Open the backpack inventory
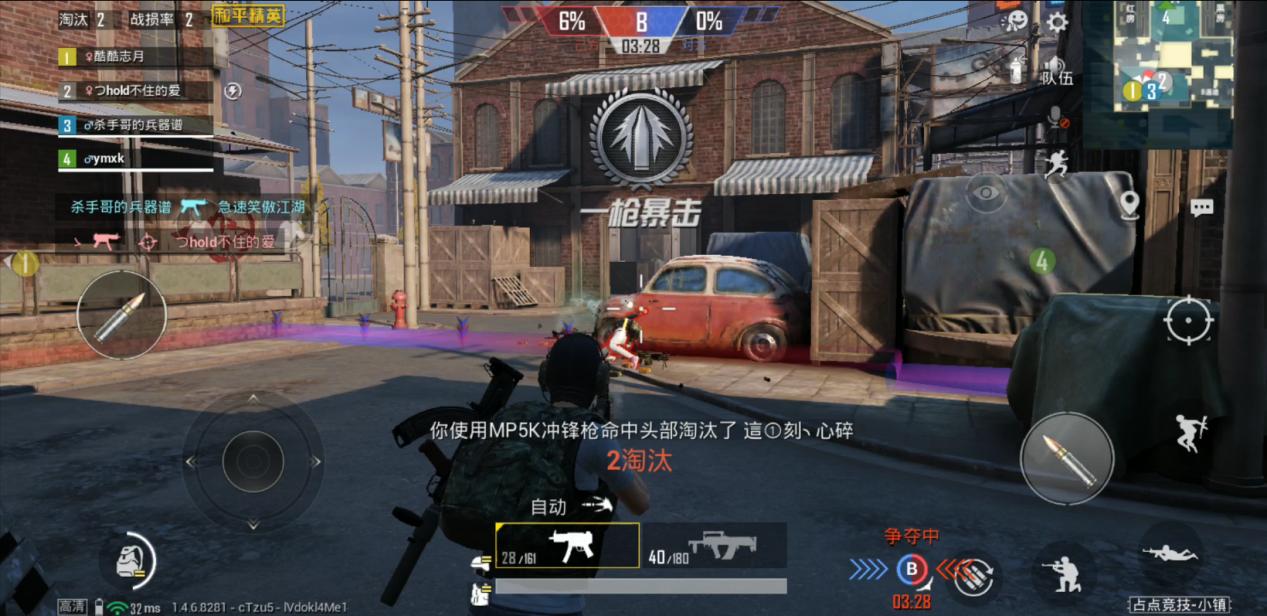The image size is (1267, 616). 127,561
